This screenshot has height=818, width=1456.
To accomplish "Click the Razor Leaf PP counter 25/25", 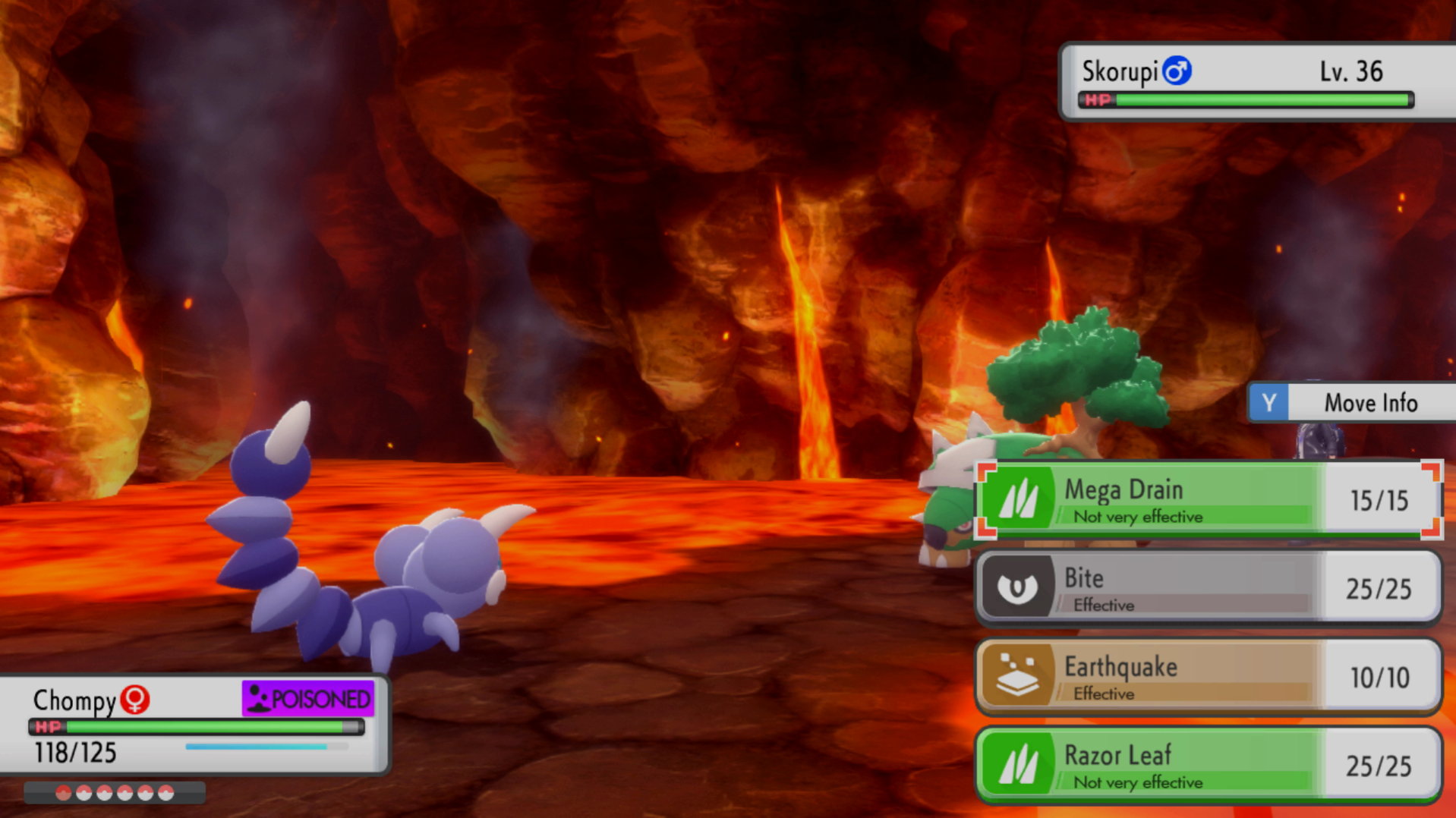I will pos(1379,764).
